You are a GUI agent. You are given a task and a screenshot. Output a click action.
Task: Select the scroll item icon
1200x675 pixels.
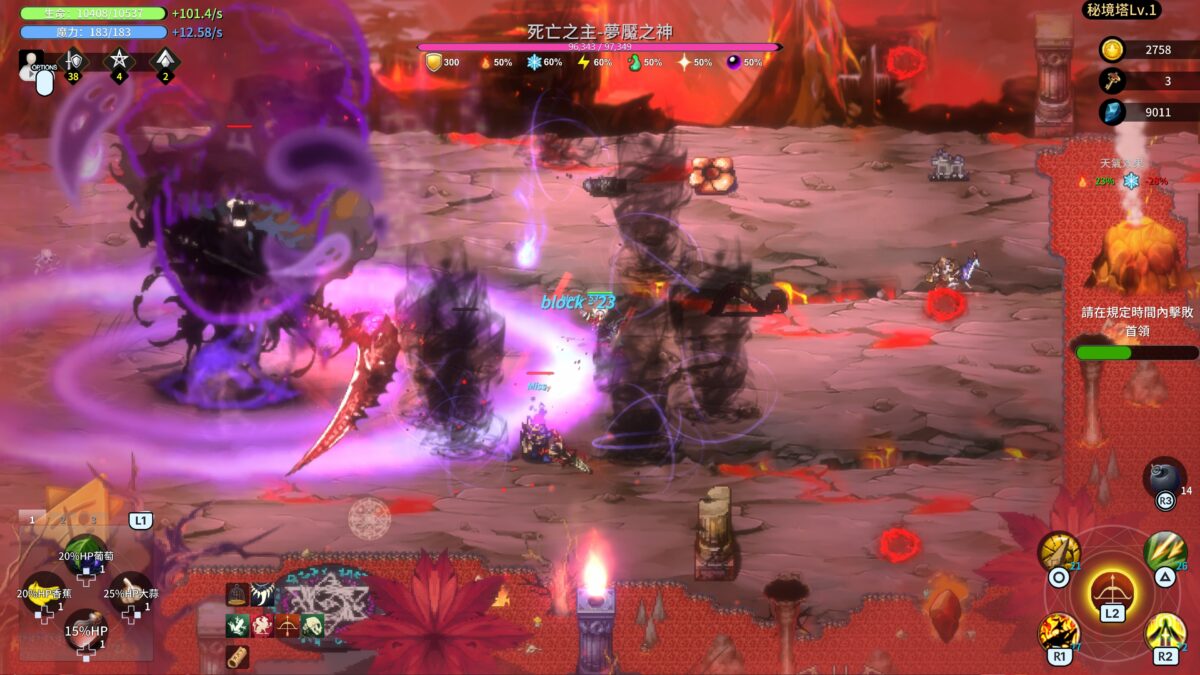237,656
